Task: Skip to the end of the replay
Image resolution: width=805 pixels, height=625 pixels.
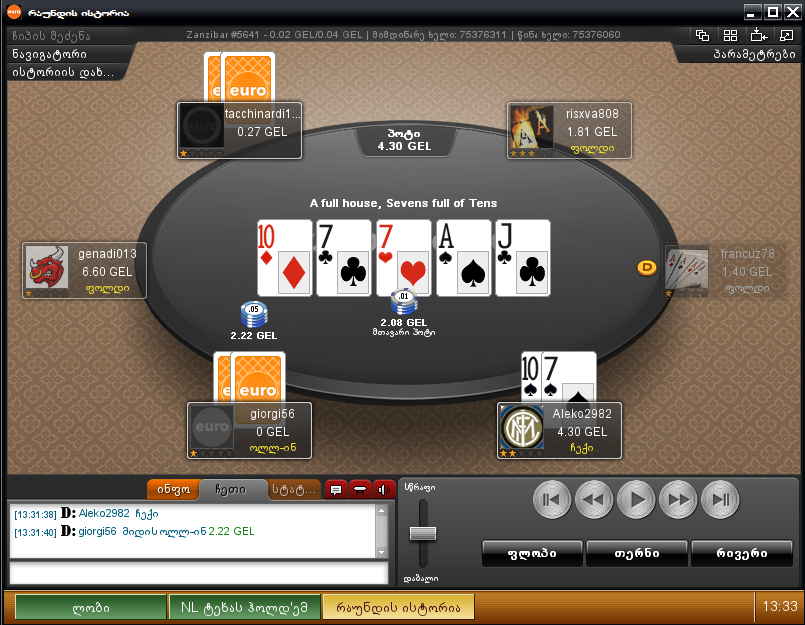Action: pos(720,498)
